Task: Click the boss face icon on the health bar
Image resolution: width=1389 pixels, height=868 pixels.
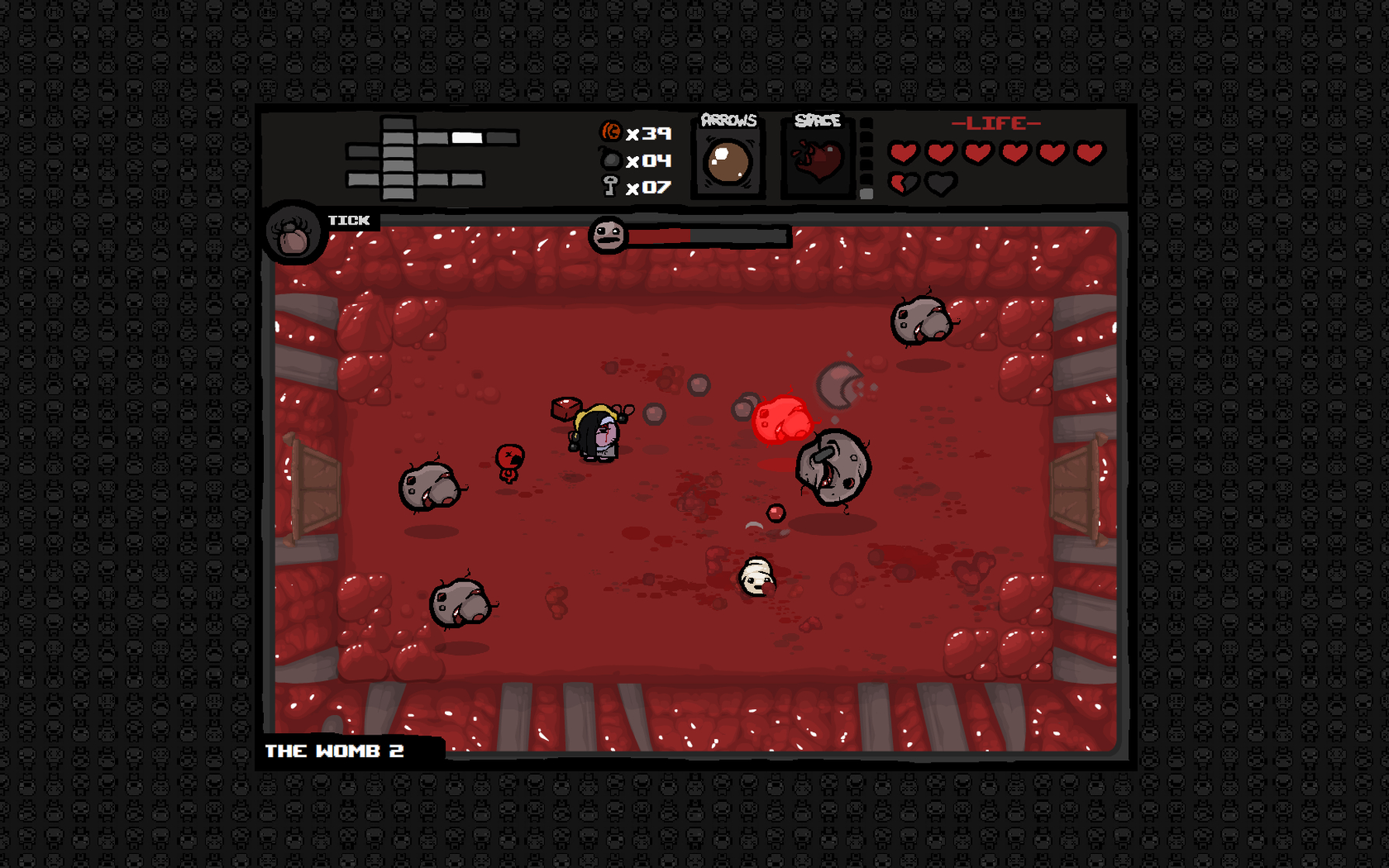Action: [x=610, y=234]
